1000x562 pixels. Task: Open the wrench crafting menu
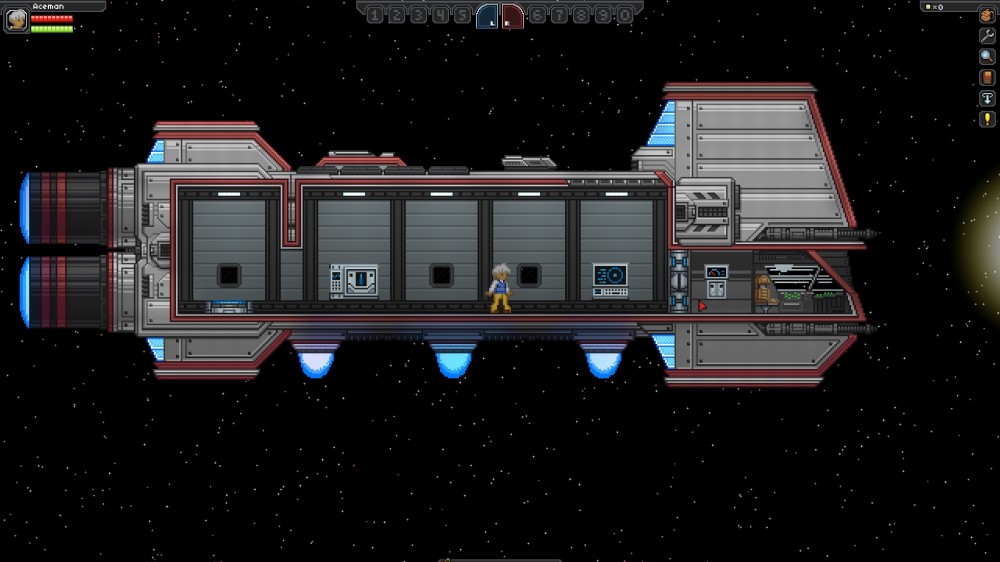[987, 35]
